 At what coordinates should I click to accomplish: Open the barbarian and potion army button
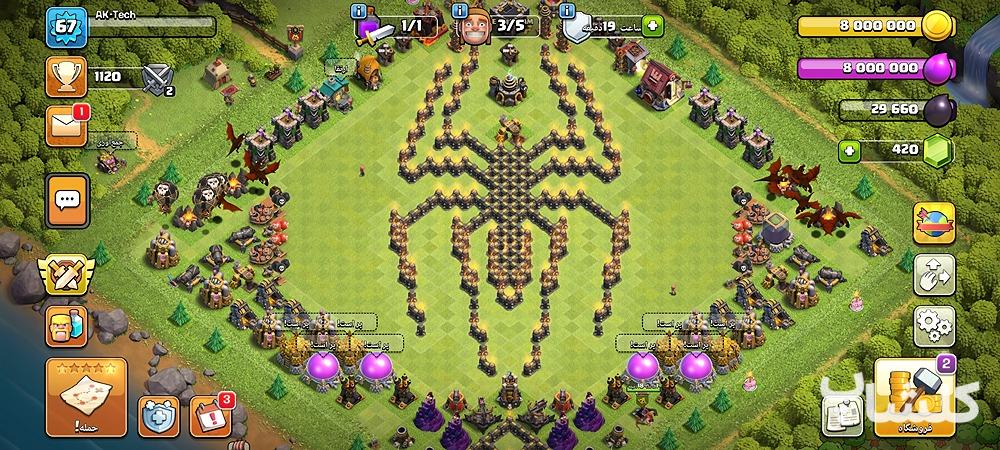coord(67,327)
